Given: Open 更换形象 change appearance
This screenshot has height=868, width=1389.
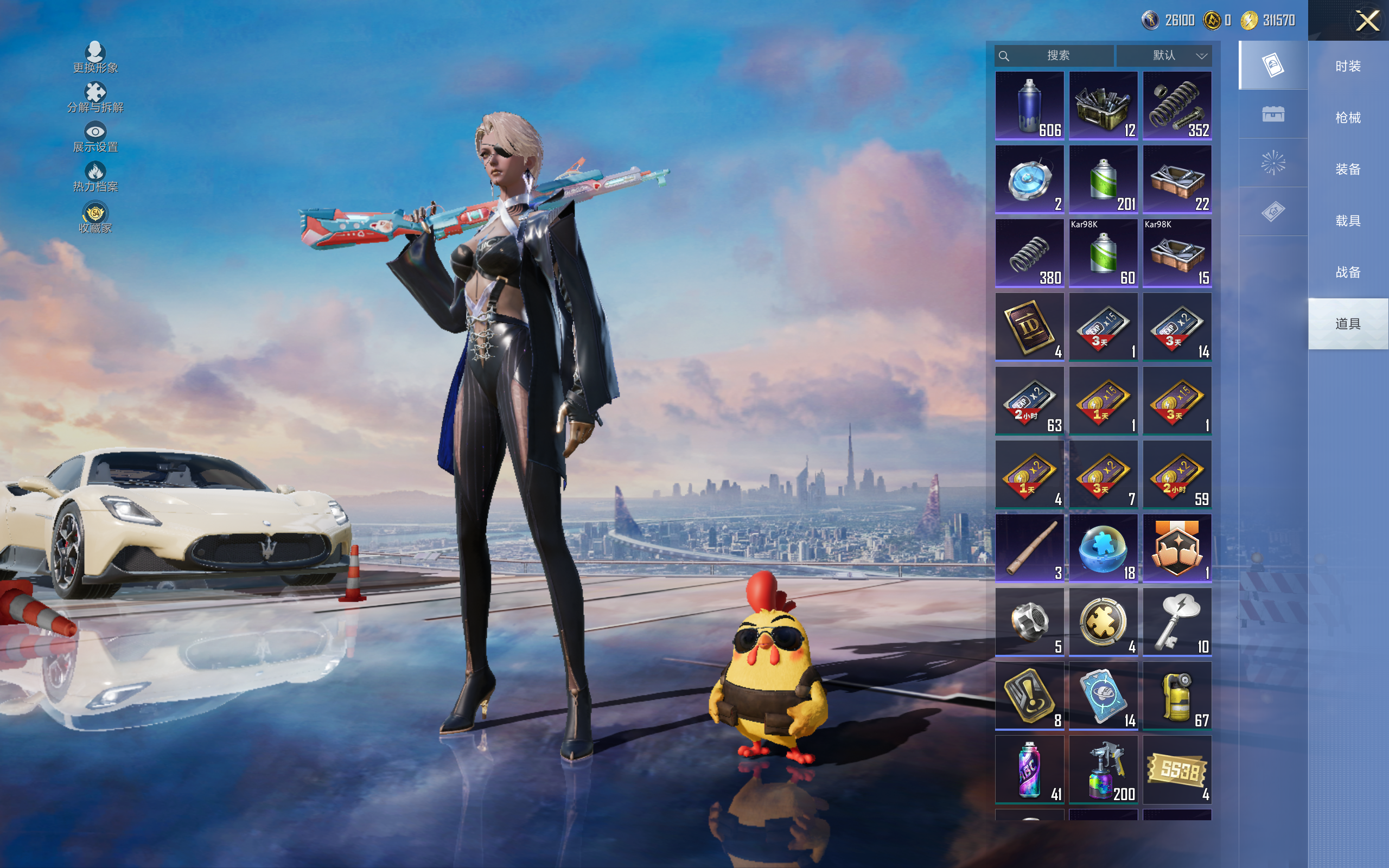Looking at the screenshot, I should point(95,58).
